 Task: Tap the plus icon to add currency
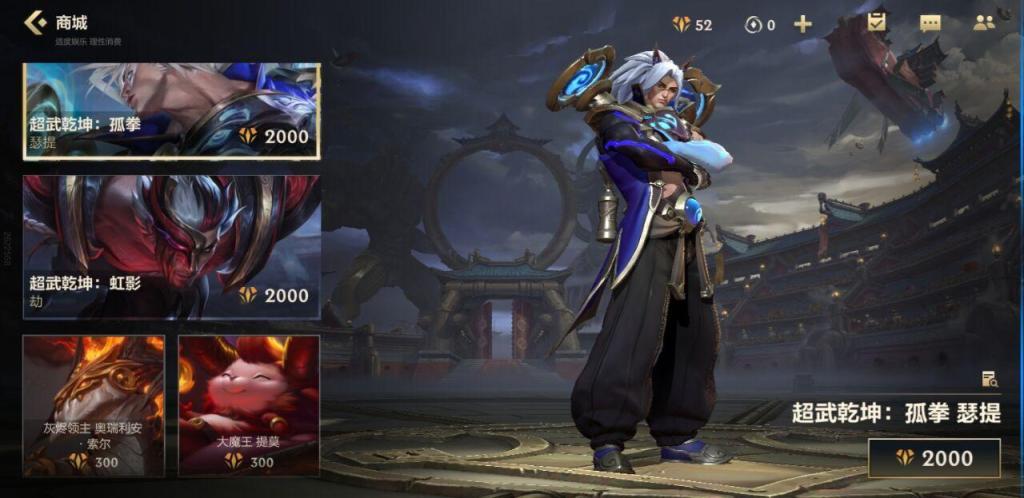point(802,24)
